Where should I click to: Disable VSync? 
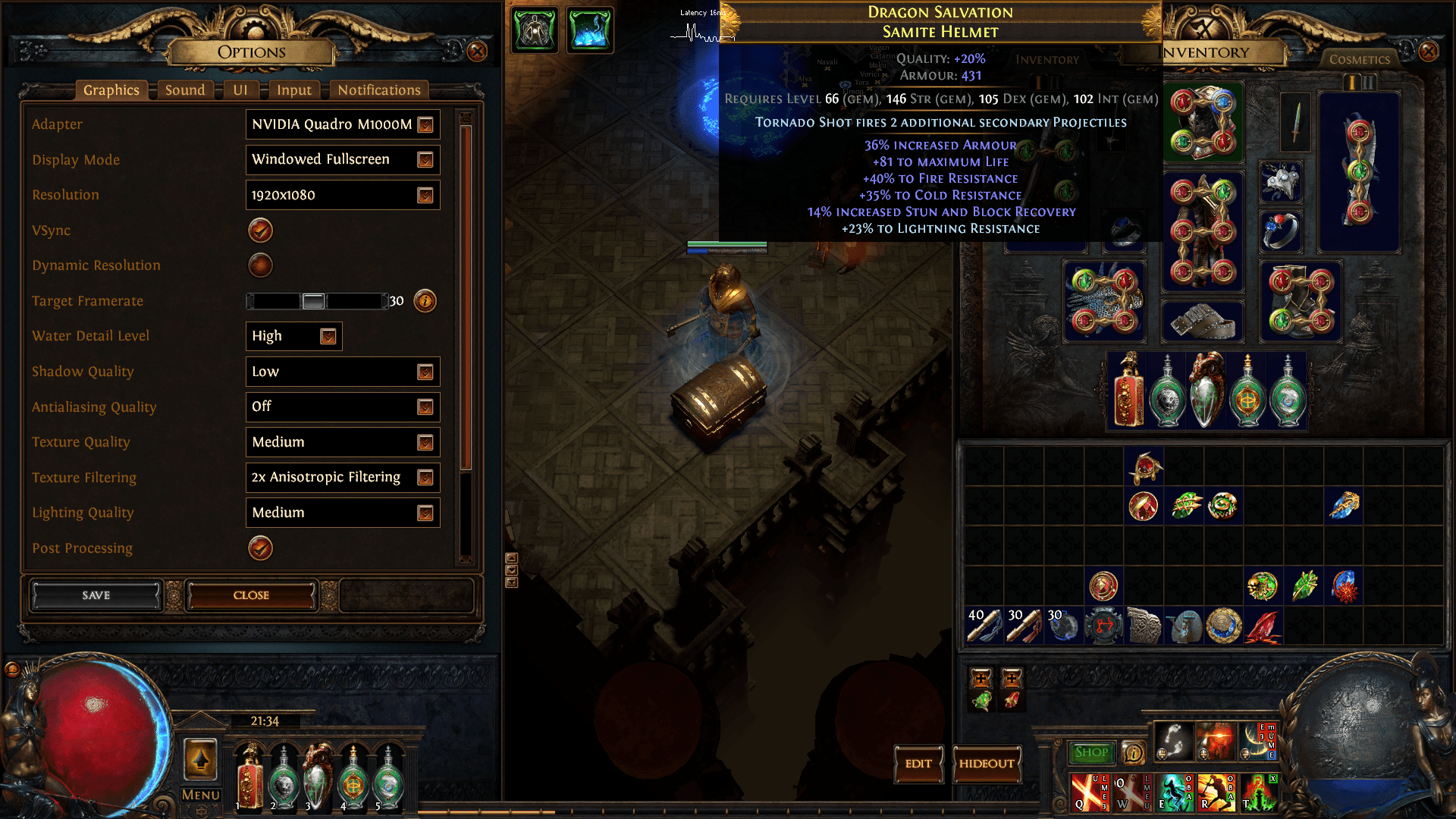(260, 231)
